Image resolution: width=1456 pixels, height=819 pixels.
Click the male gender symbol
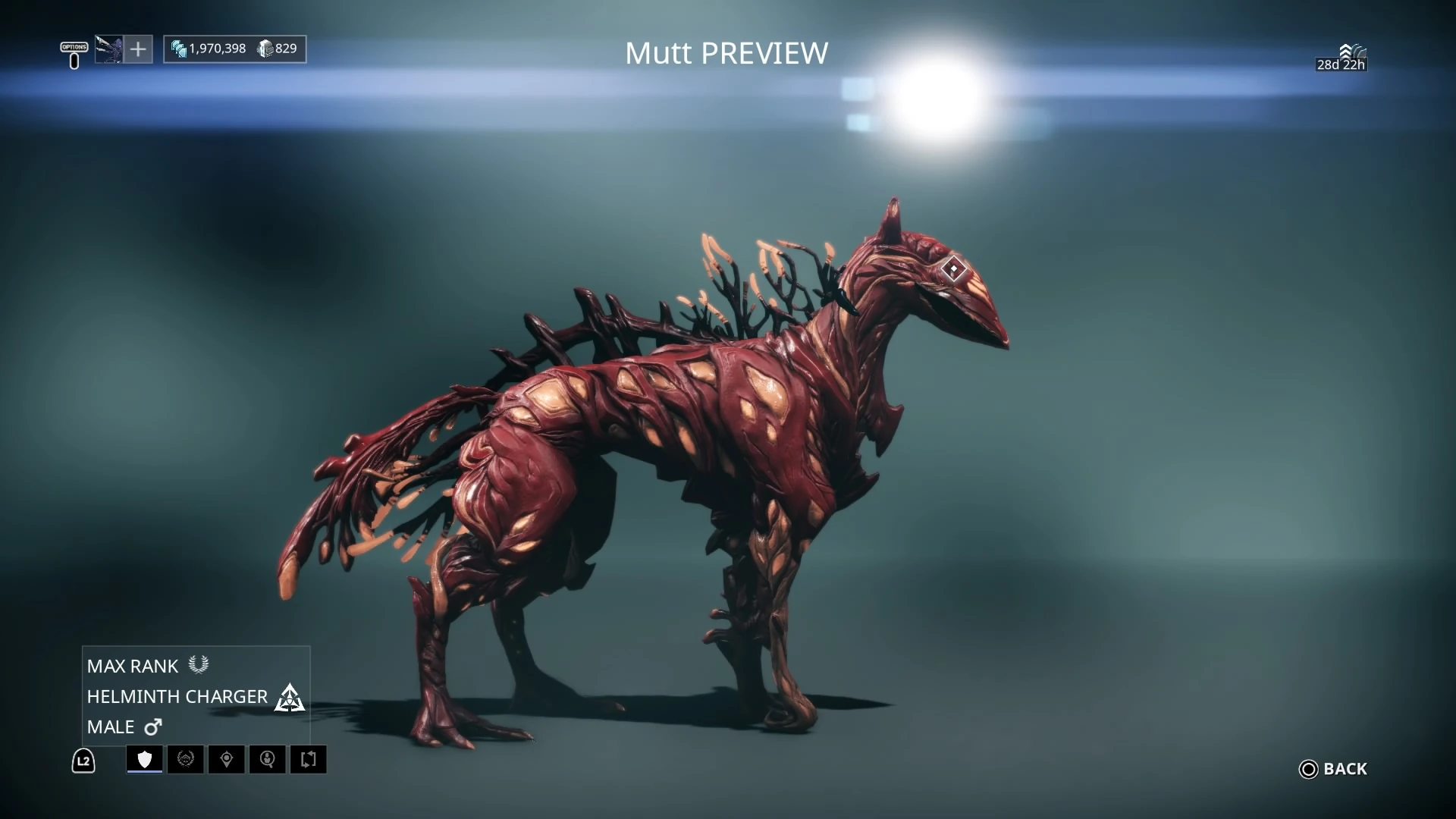click(x=153, y=726)
